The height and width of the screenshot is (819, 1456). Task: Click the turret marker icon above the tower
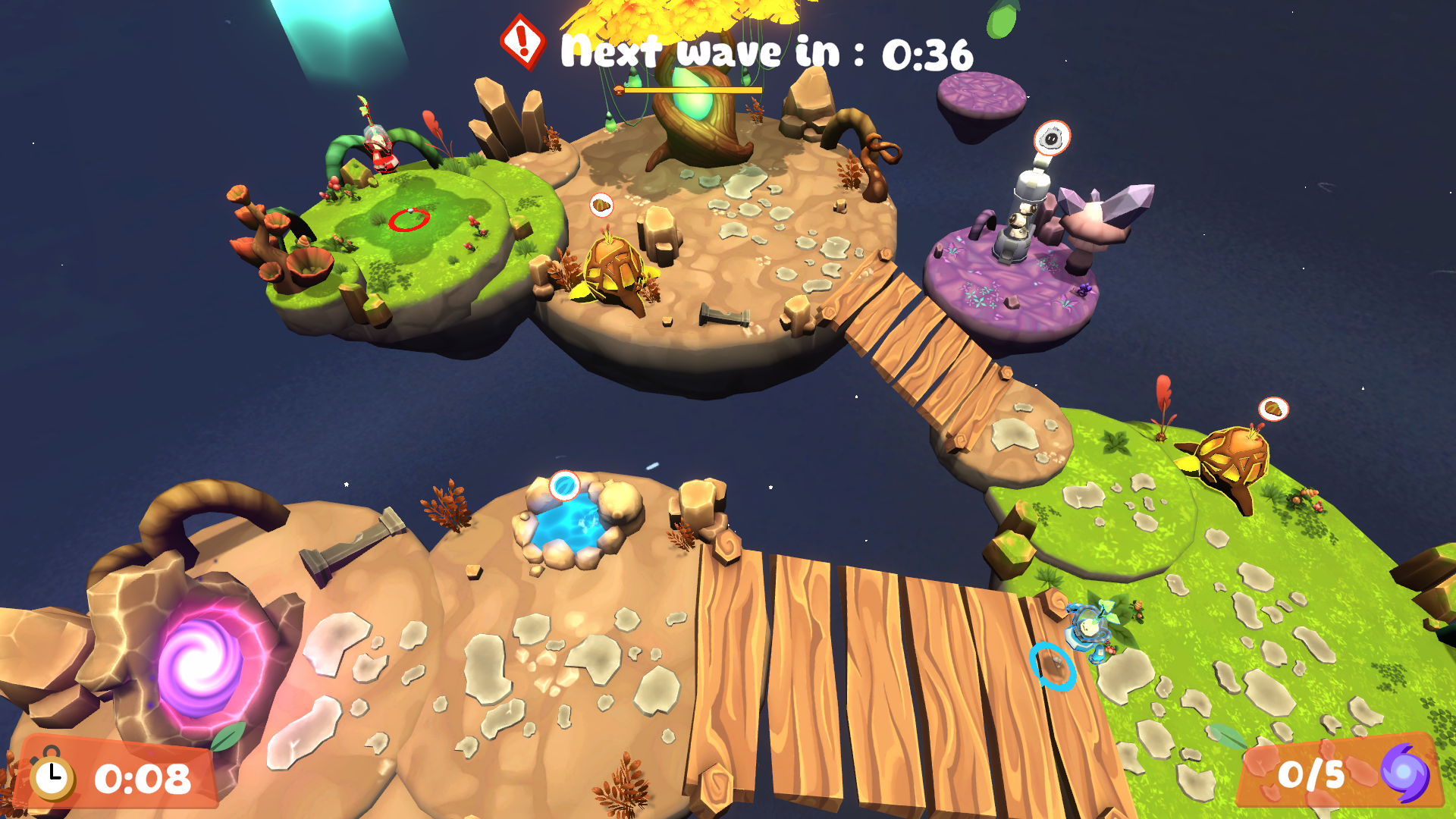click(x=1052, y=138)
